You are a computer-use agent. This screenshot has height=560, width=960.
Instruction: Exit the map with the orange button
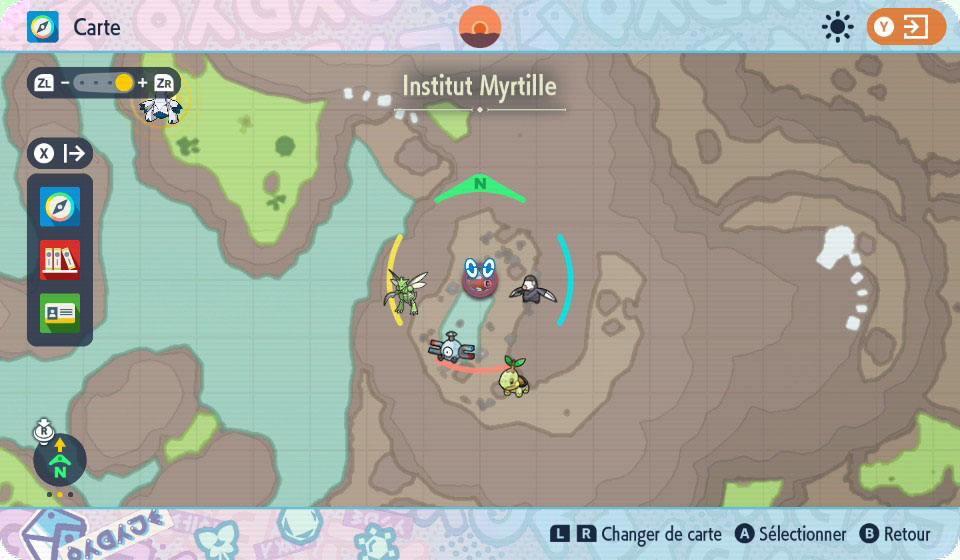coord(906,27)
